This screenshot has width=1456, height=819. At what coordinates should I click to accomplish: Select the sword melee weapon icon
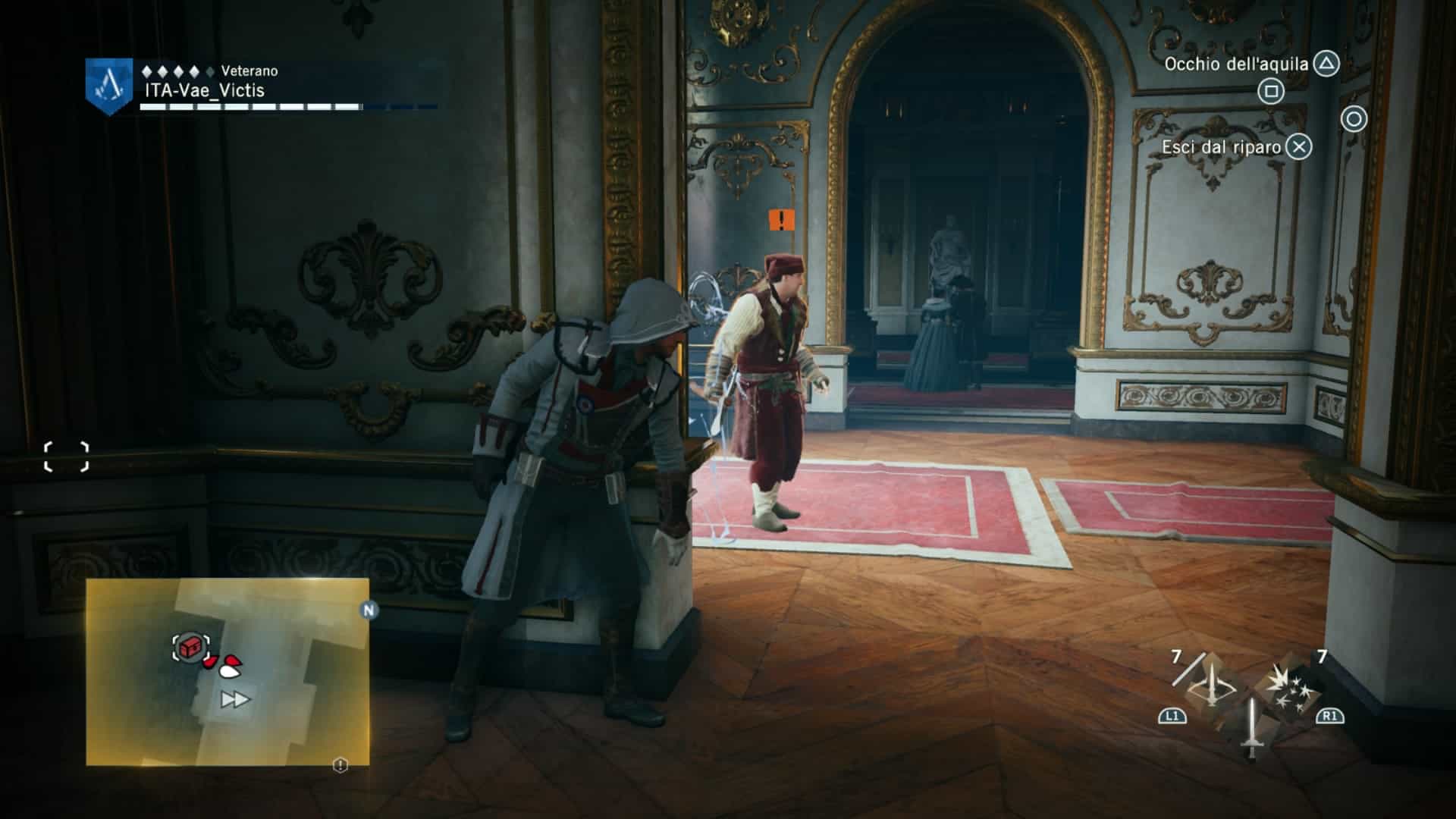click(x=1250, y=727)
